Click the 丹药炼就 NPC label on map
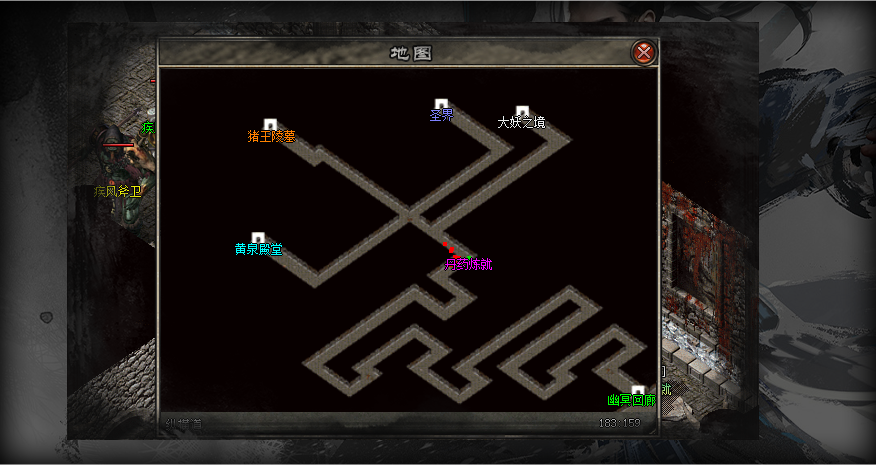876x465 pixels. 468,264
